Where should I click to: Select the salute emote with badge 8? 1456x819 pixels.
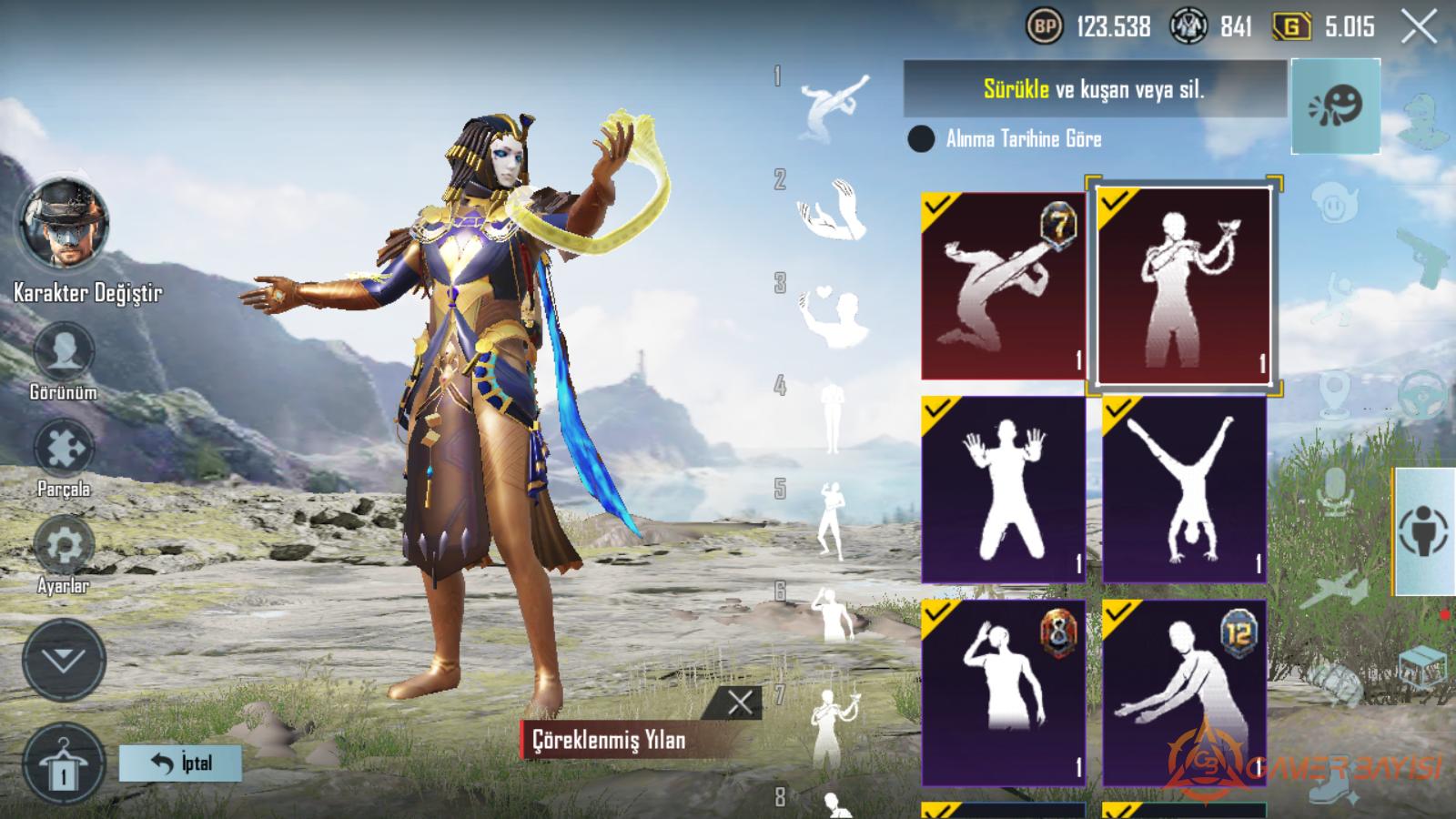pos(1003,692)
